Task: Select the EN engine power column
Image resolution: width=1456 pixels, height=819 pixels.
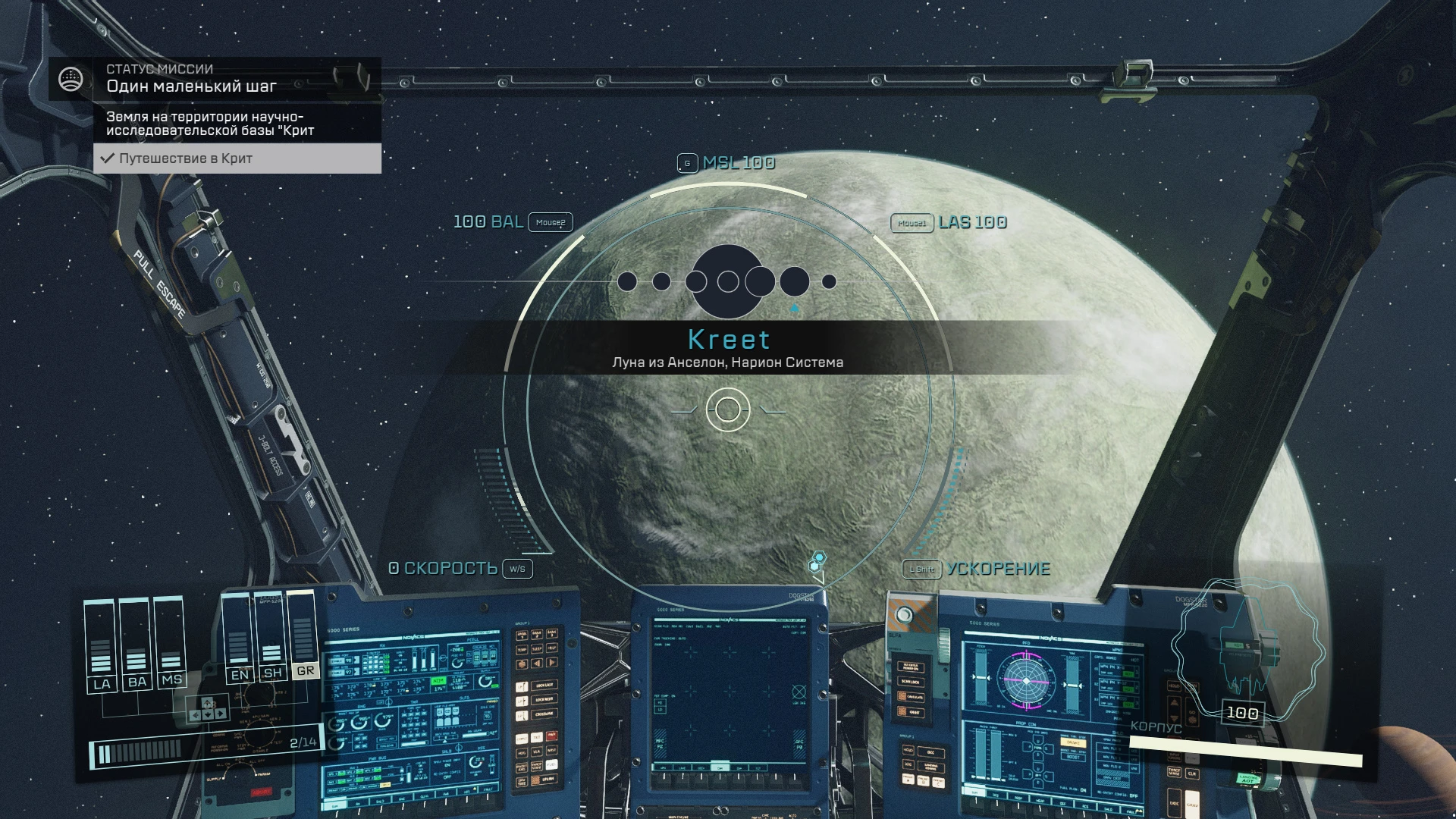Action: (239, 638)
